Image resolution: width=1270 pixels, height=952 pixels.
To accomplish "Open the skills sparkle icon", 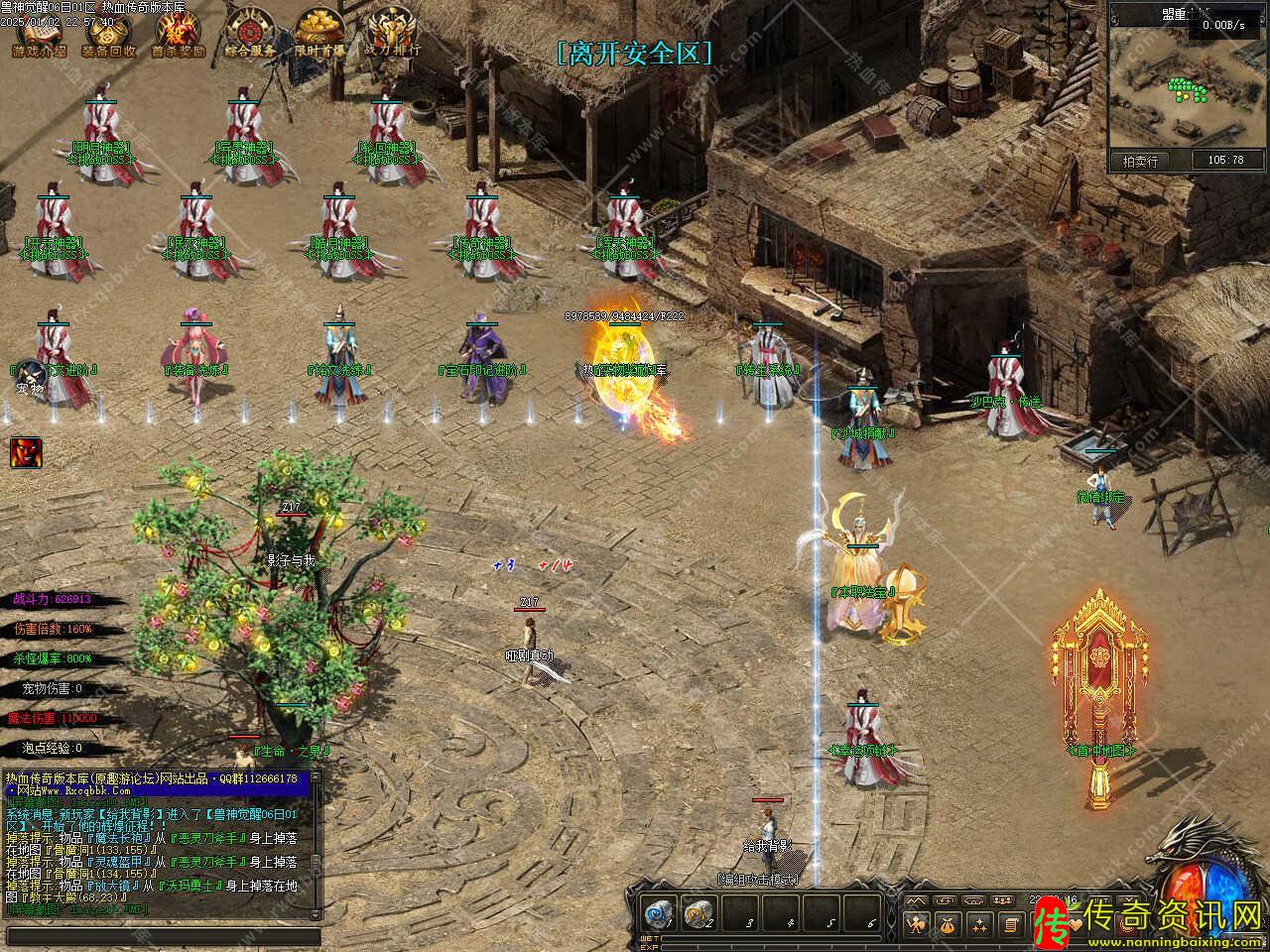I will coord(979,925).
